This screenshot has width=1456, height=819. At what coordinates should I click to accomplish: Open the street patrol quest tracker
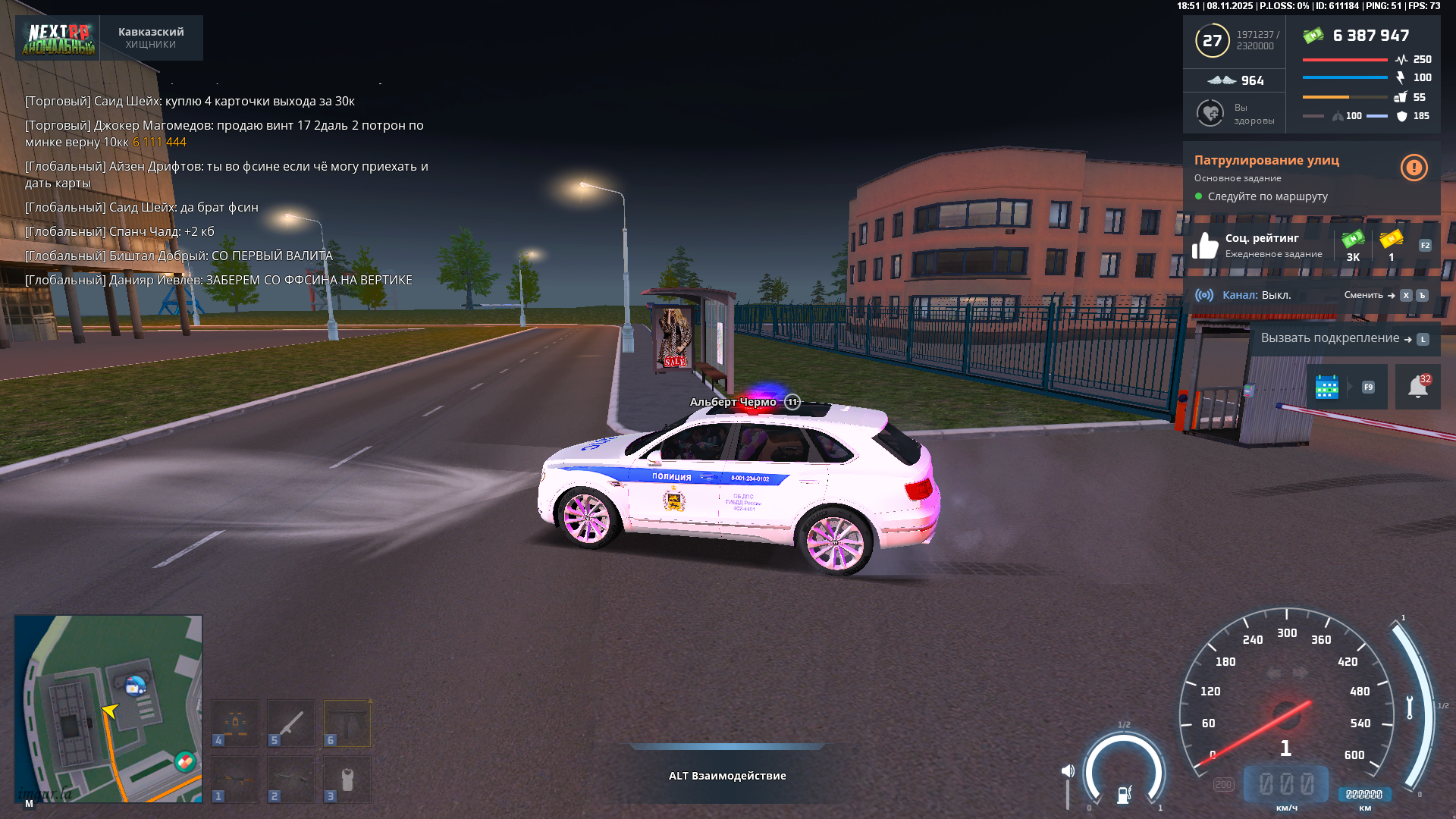click(1266, 160)
